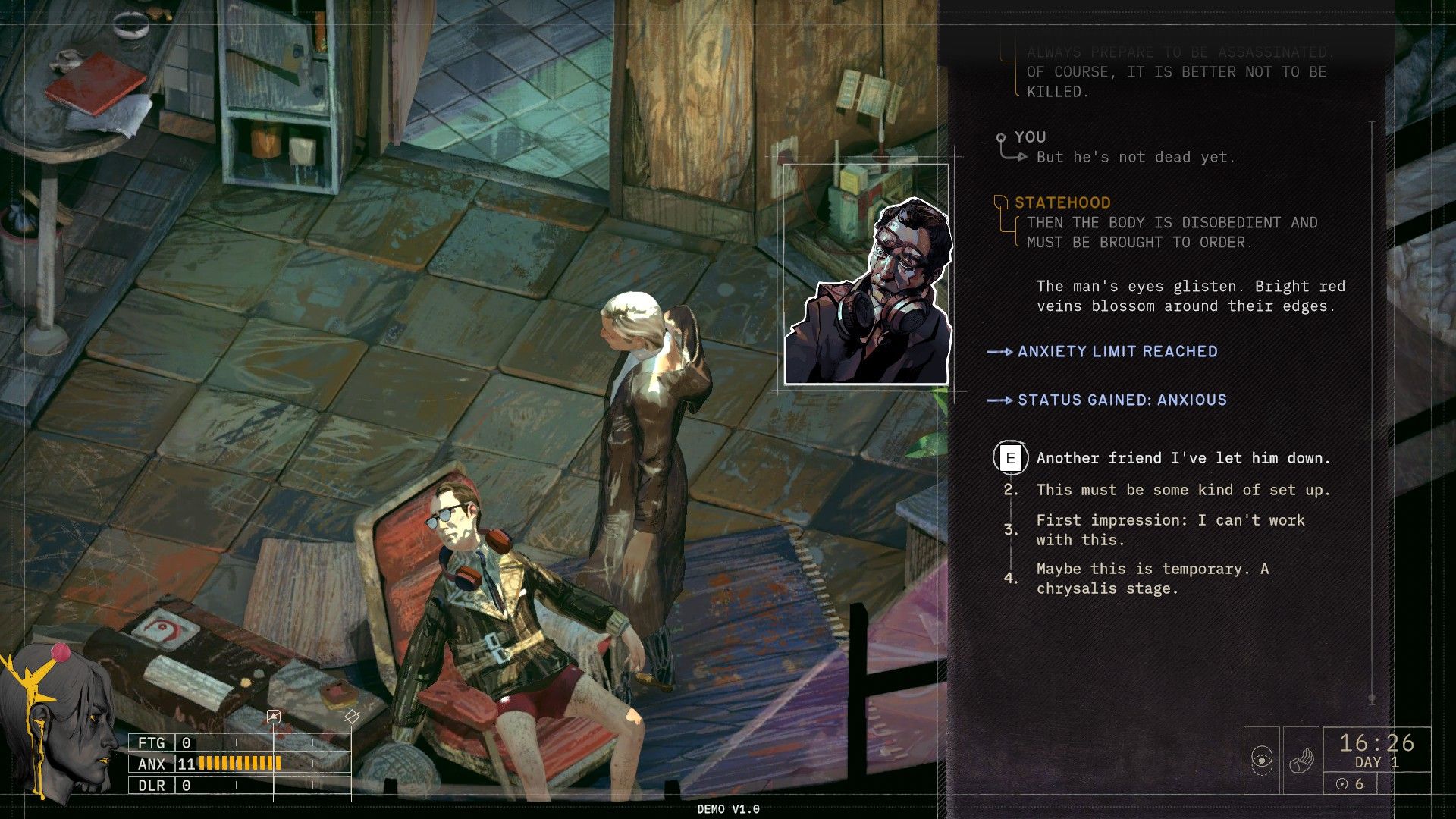Choose reply "Another friend I've let him down."
The width and height of the screenshot is (1456, 819).
pos(1182,458)
